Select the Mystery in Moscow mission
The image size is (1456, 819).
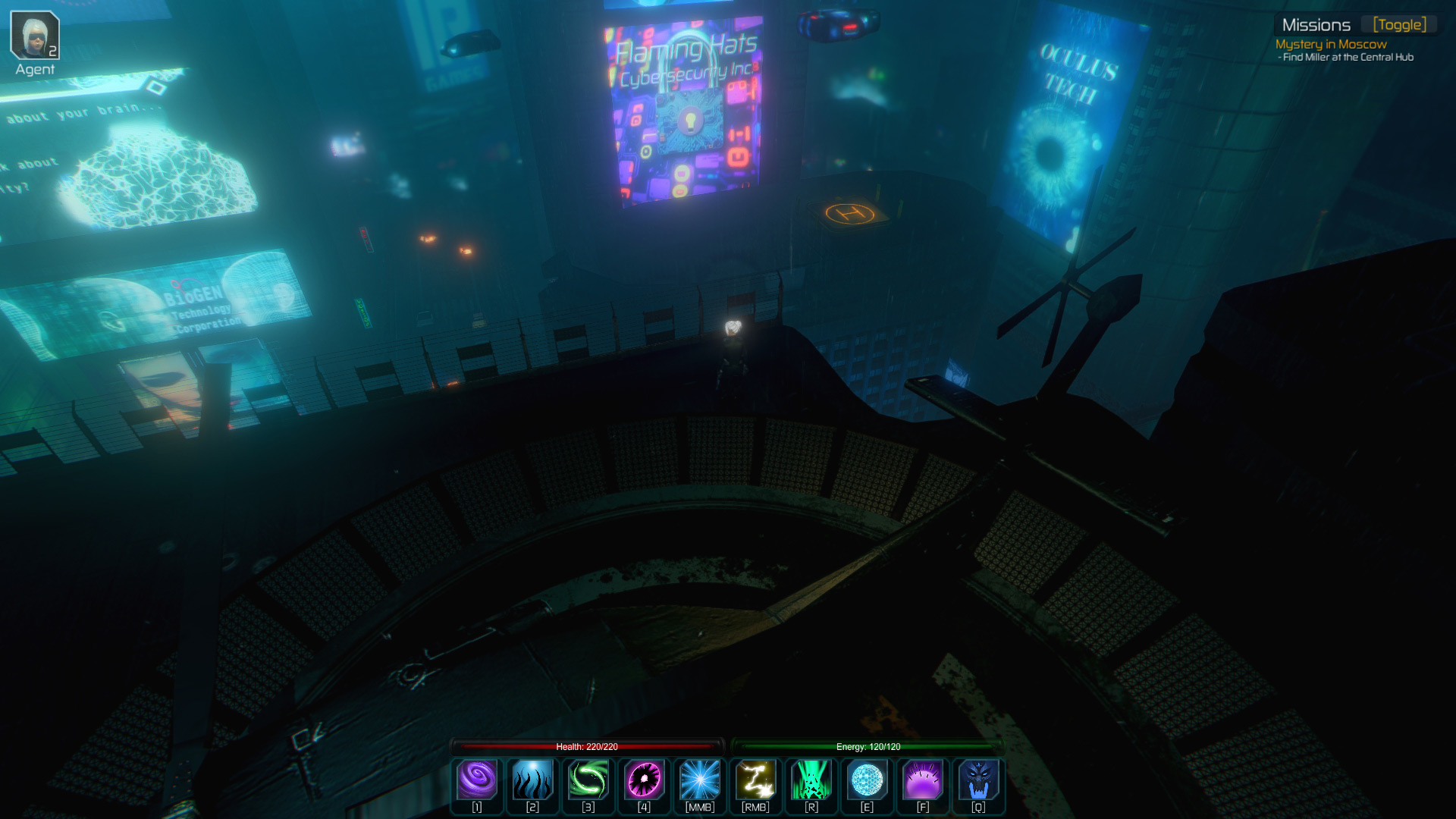(x=1331, y=45)
